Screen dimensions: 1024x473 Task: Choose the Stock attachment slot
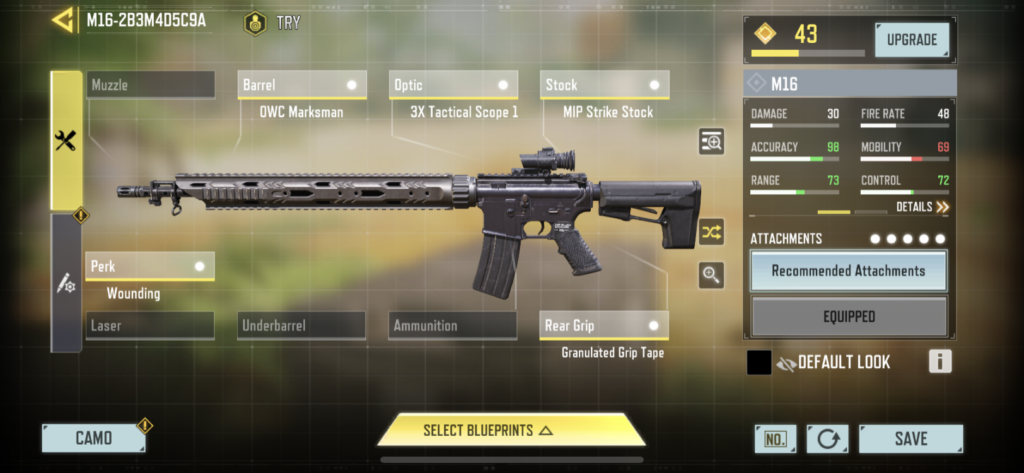(604, 85)
